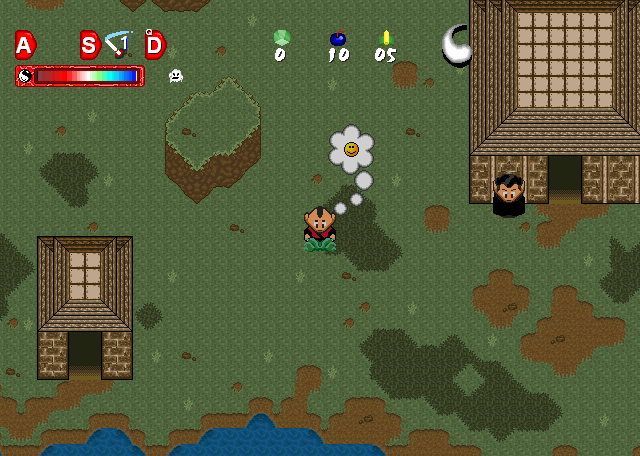Click the green gem icon
Image resolution: width=640 pixels, height=456 pixels.
(x=282, y=37)
